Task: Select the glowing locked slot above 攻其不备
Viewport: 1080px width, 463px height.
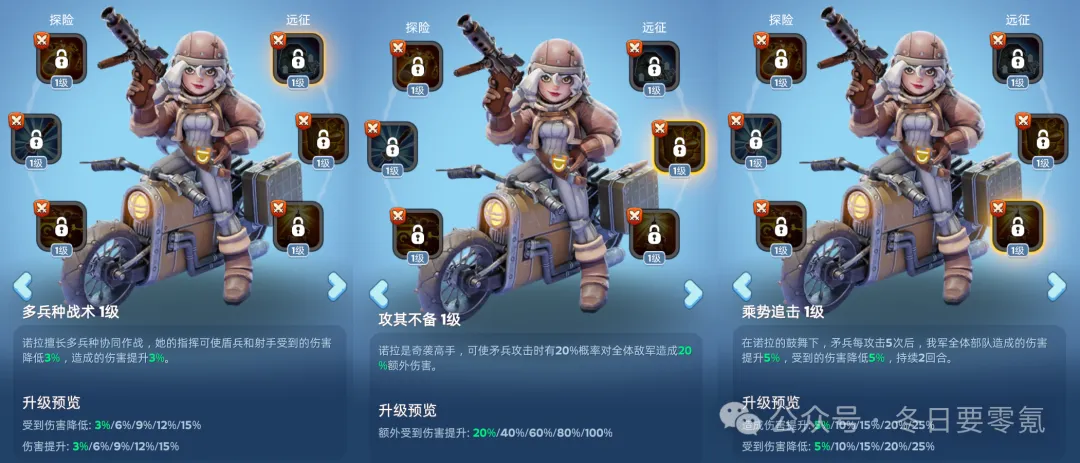Action: point(678,146)
